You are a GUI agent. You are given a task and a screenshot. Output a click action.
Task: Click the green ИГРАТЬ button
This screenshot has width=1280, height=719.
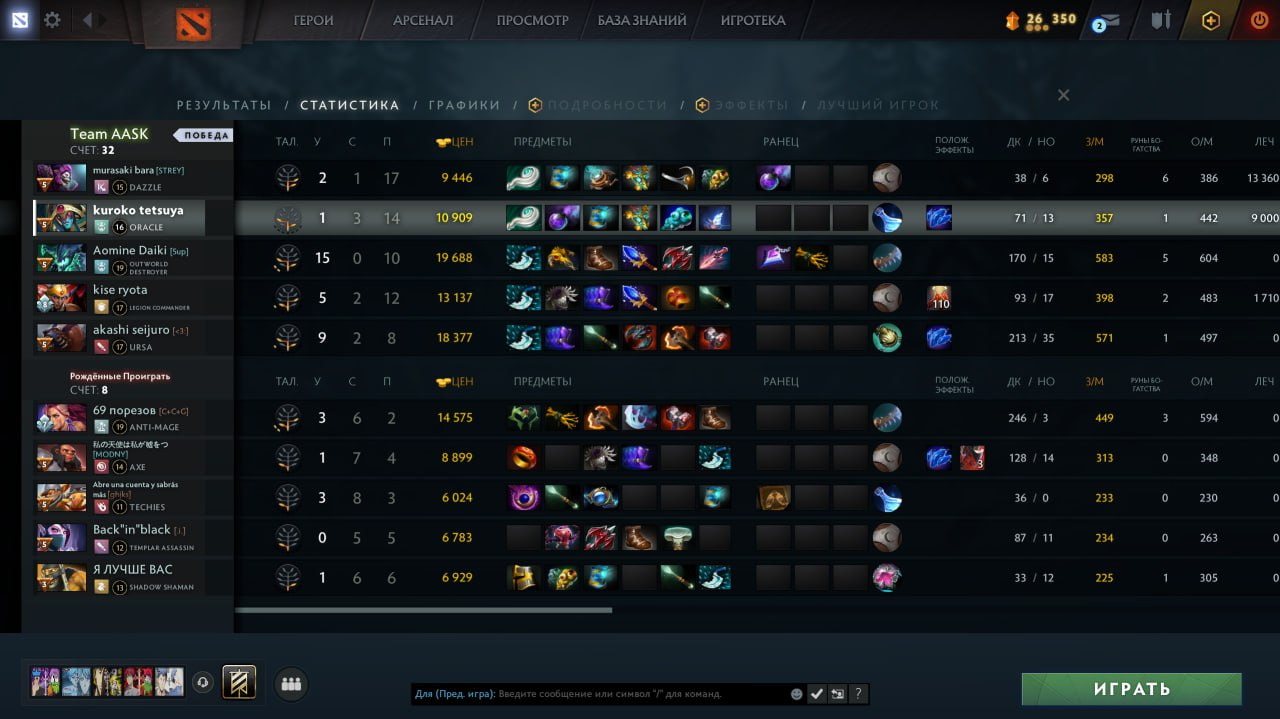click(1131, 689)
